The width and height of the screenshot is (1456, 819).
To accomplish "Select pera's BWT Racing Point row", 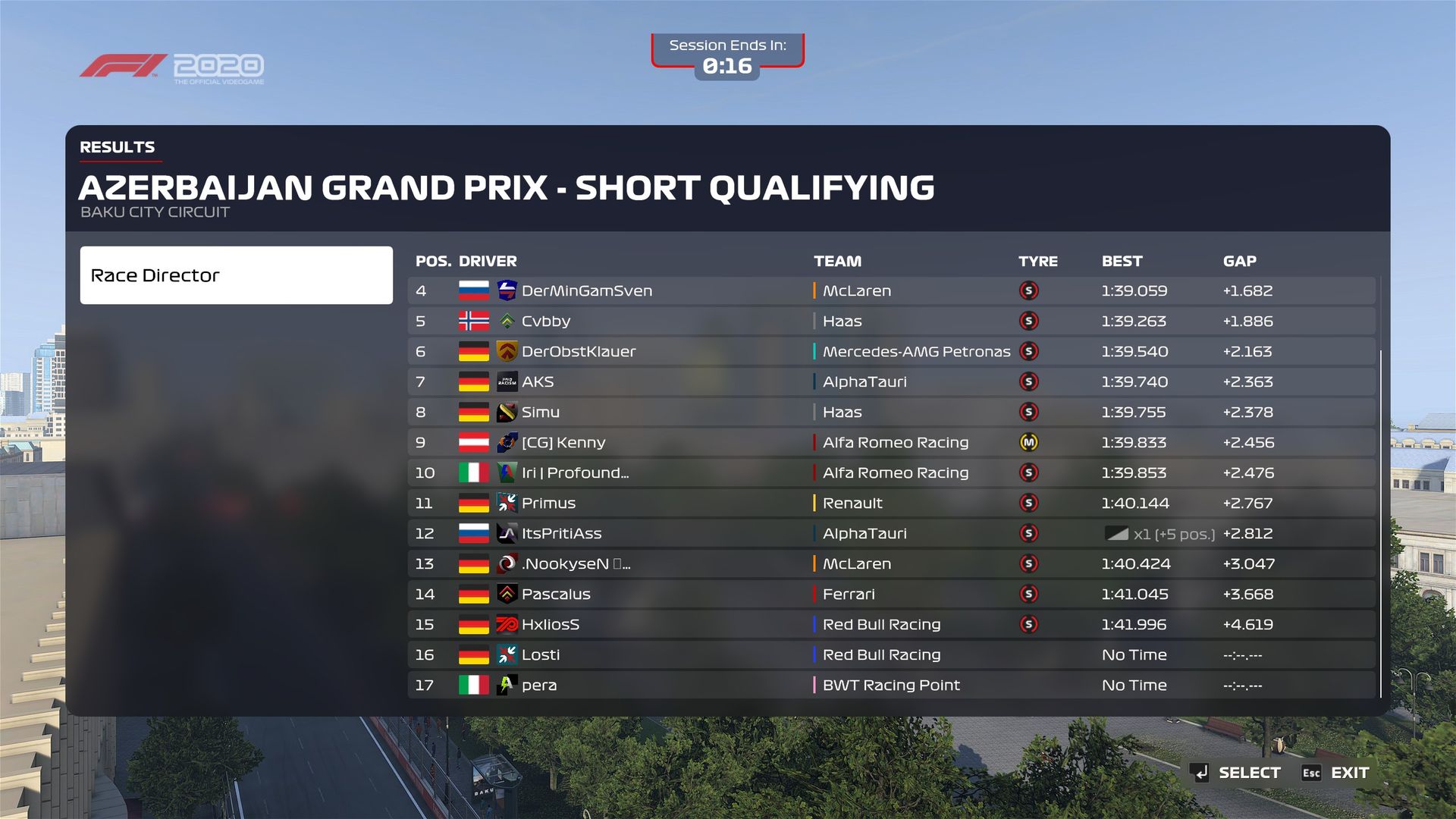I will [891, 686].
